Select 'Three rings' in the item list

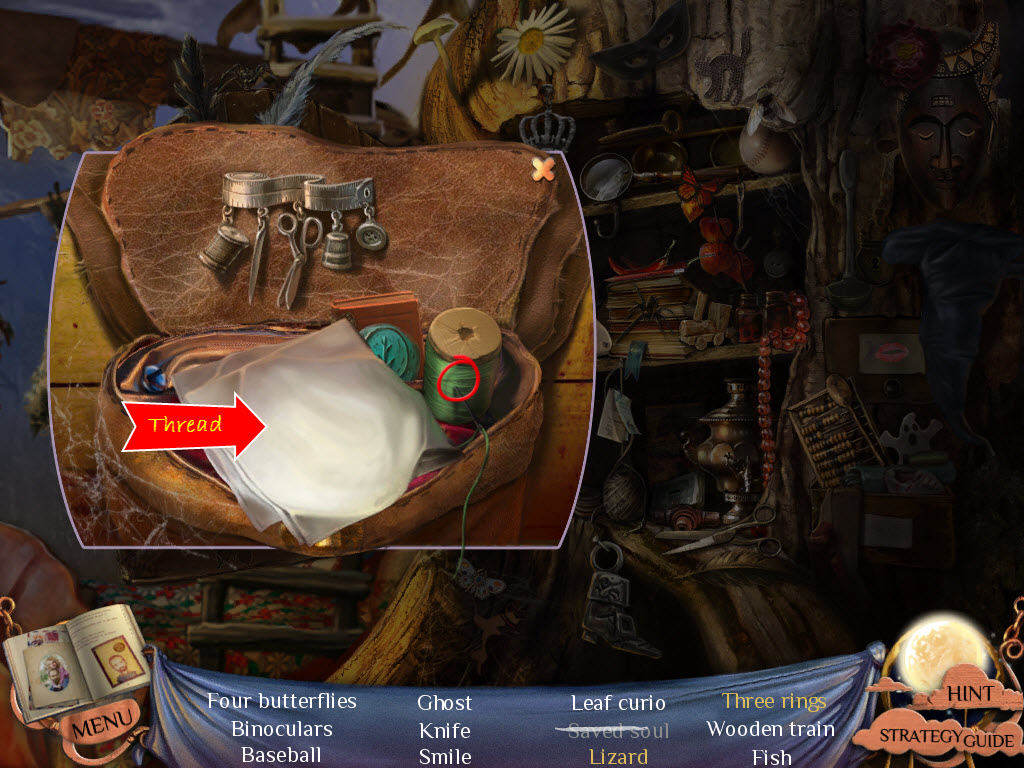pyautogui.click(x=774, y=701)
